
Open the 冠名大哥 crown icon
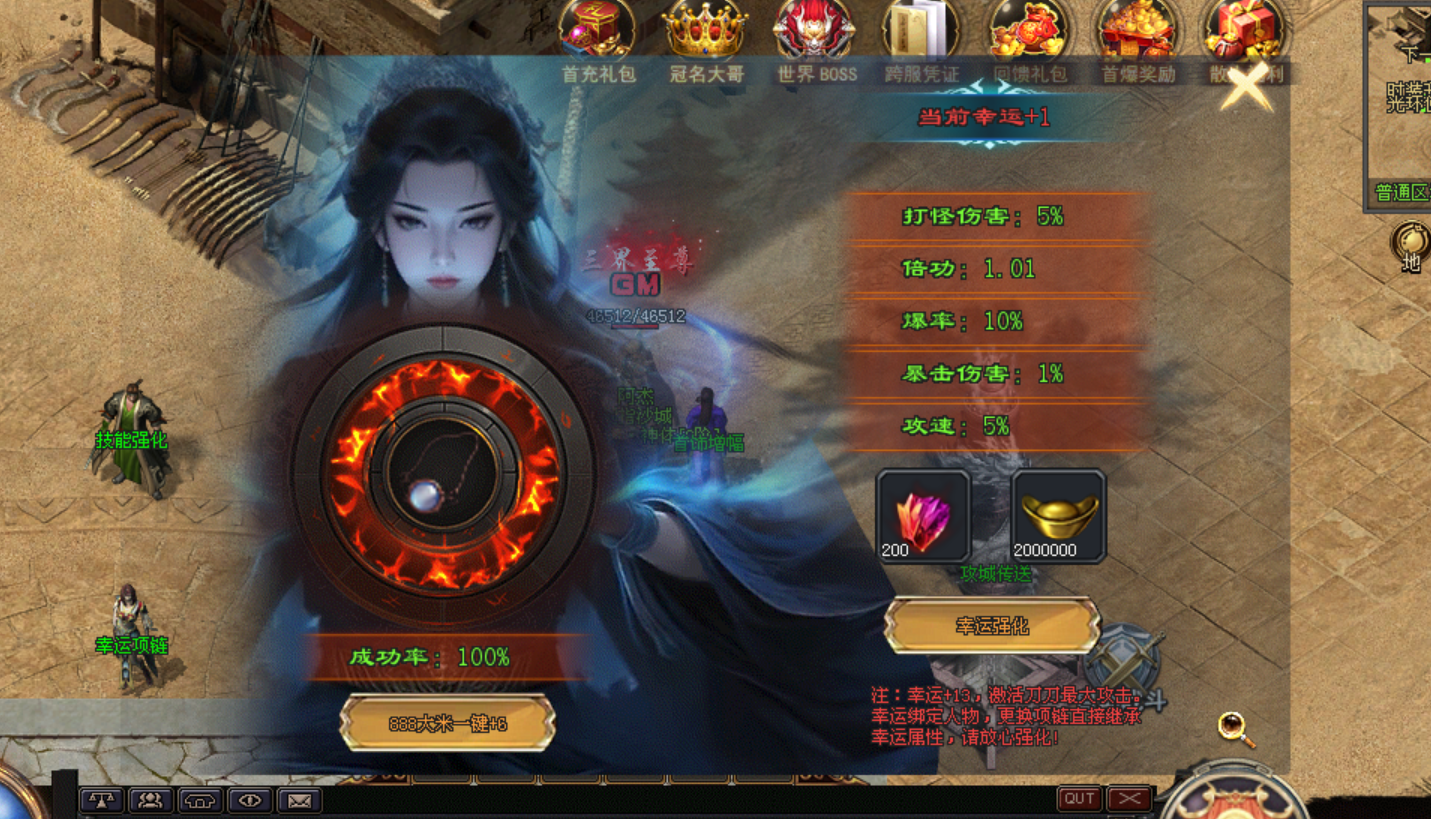(x=706, y=30)
